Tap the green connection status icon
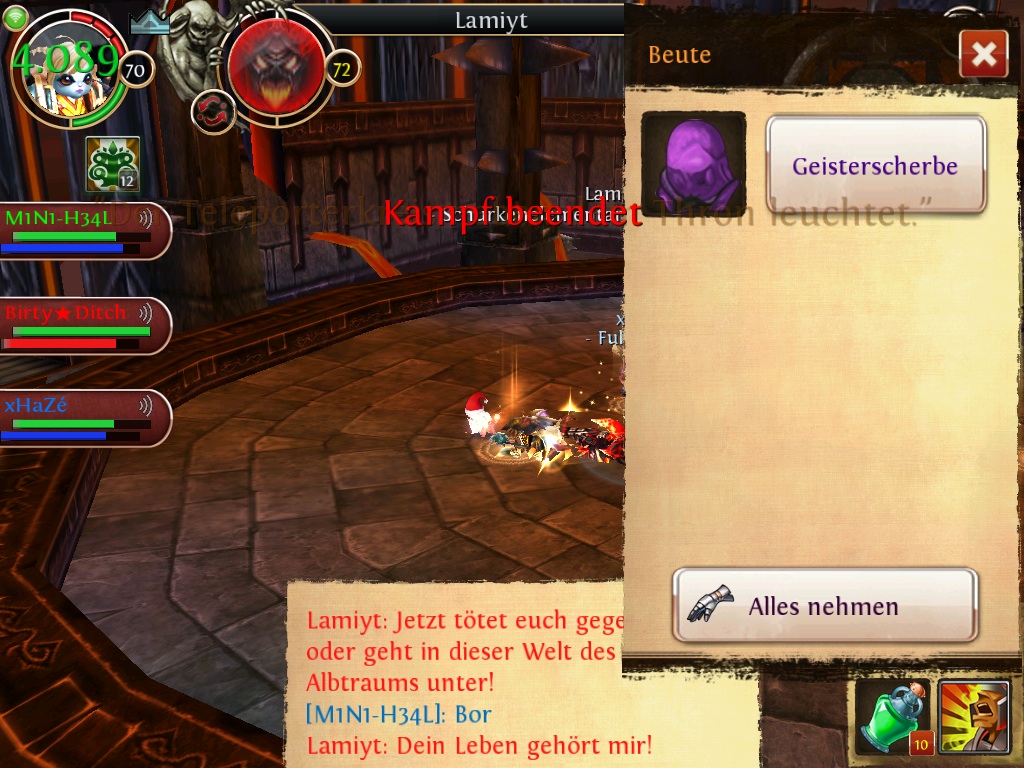 click(15, 17)
